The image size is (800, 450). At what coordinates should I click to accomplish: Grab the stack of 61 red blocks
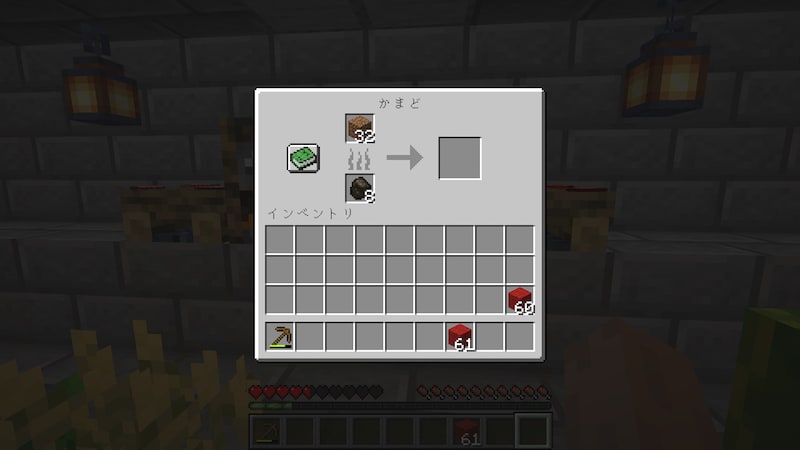[x=460, y=337]
